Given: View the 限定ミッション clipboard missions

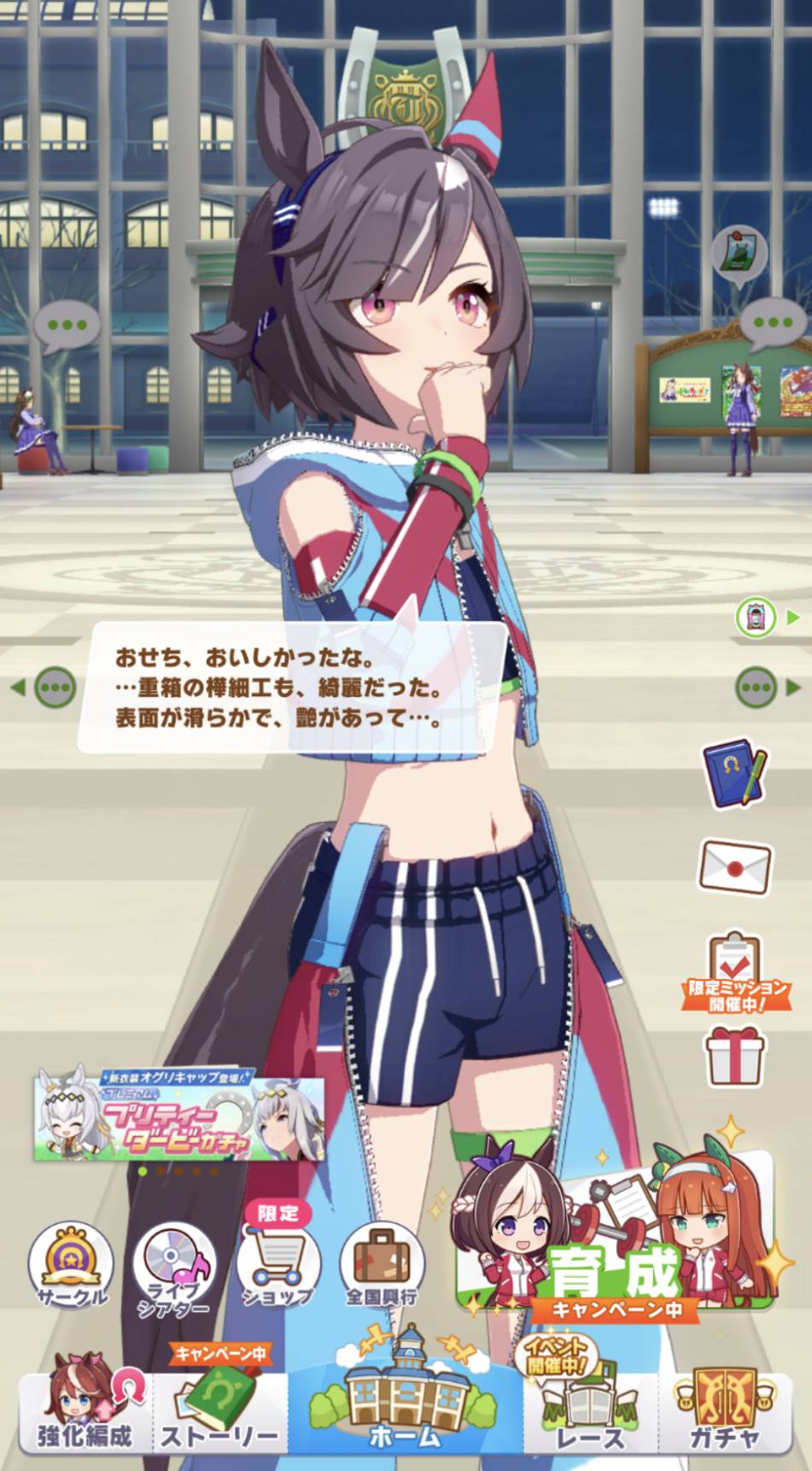Looking at the screenshot, I should pos(735,970).
